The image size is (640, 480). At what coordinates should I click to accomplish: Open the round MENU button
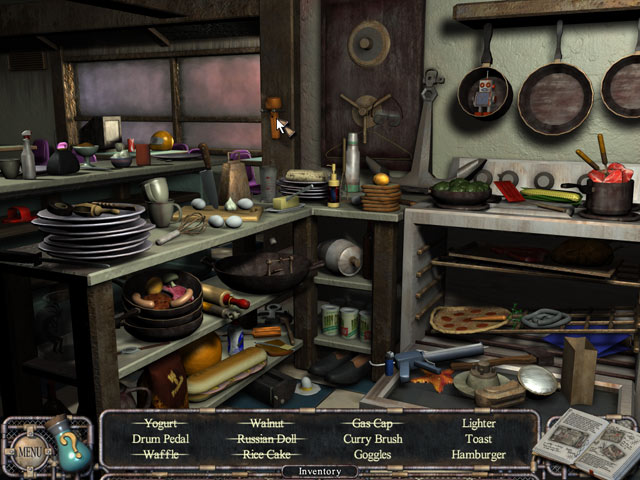tap(29, 448)
